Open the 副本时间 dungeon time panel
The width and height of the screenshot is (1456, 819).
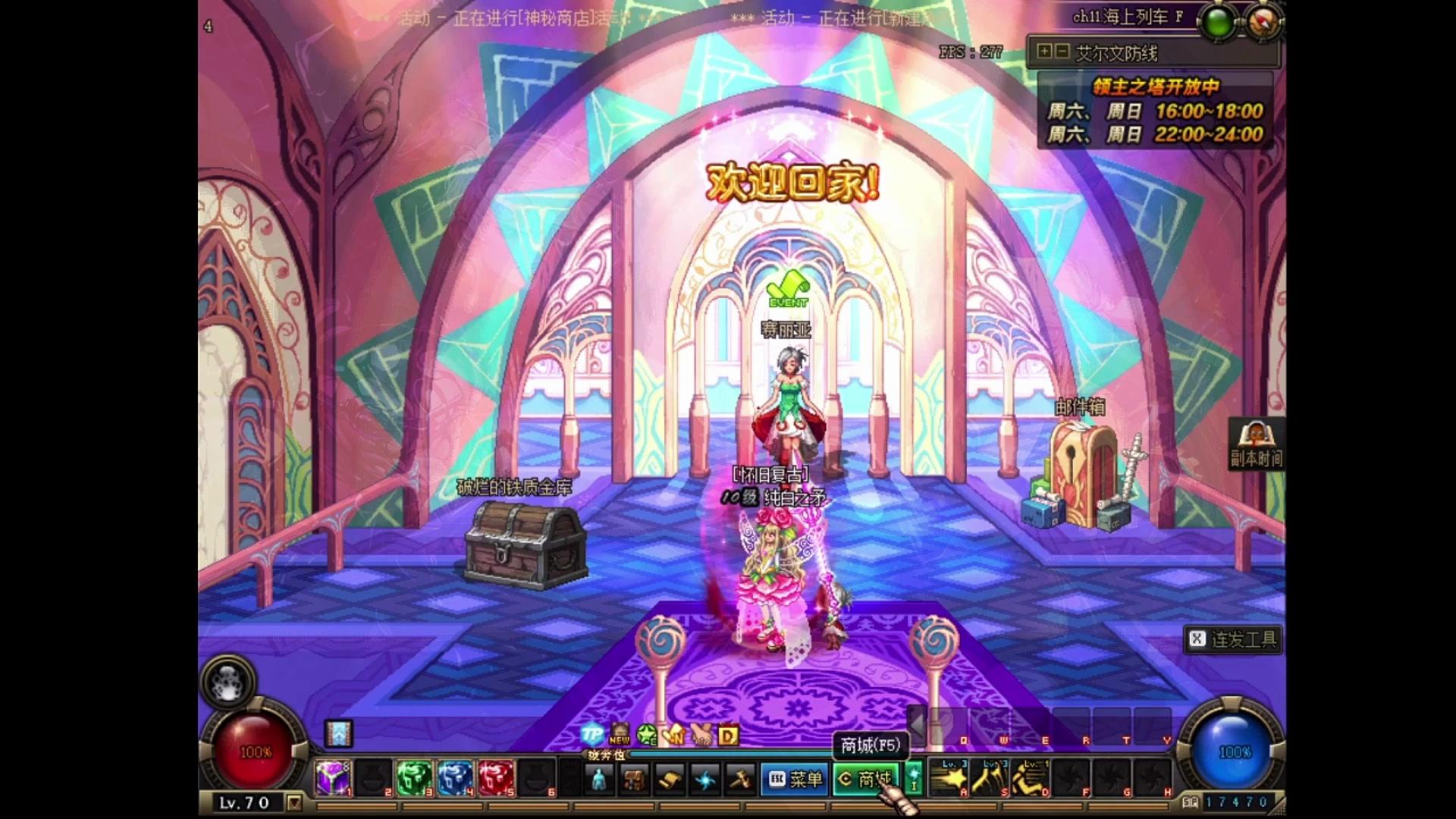pyautogui.click(x=1256, y=444)
